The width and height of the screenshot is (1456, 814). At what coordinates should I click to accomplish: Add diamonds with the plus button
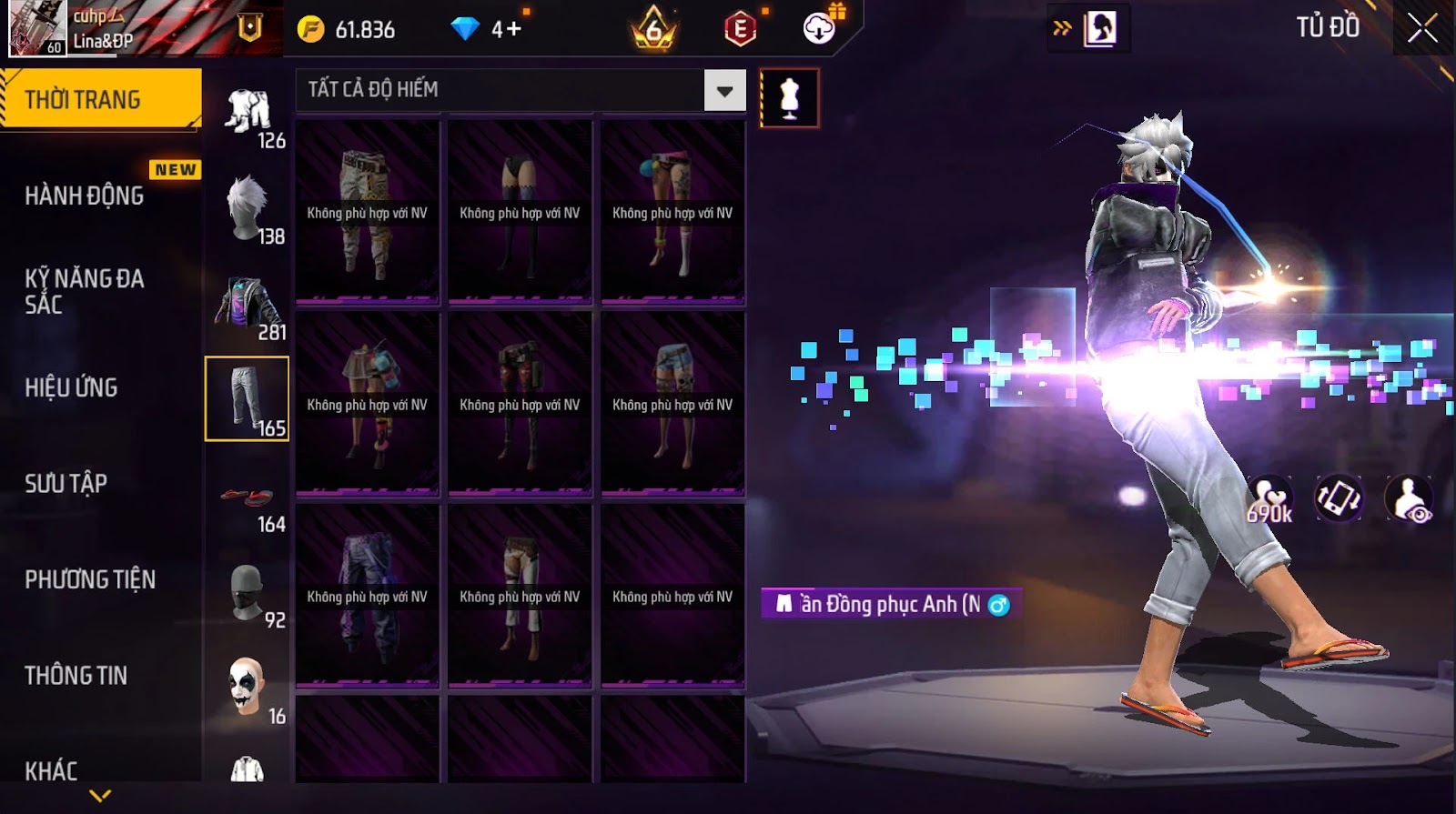tap(513, 30)
